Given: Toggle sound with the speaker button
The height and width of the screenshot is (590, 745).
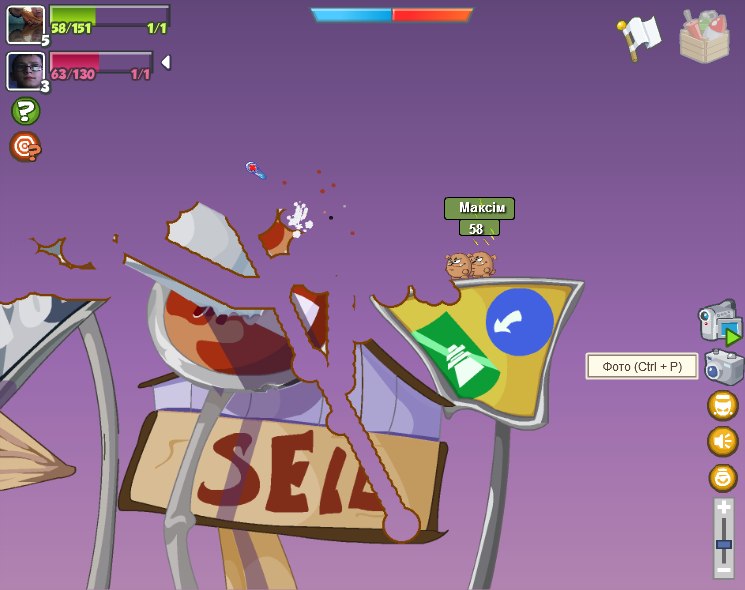Looking at the screenshot, I should point(722,441).
